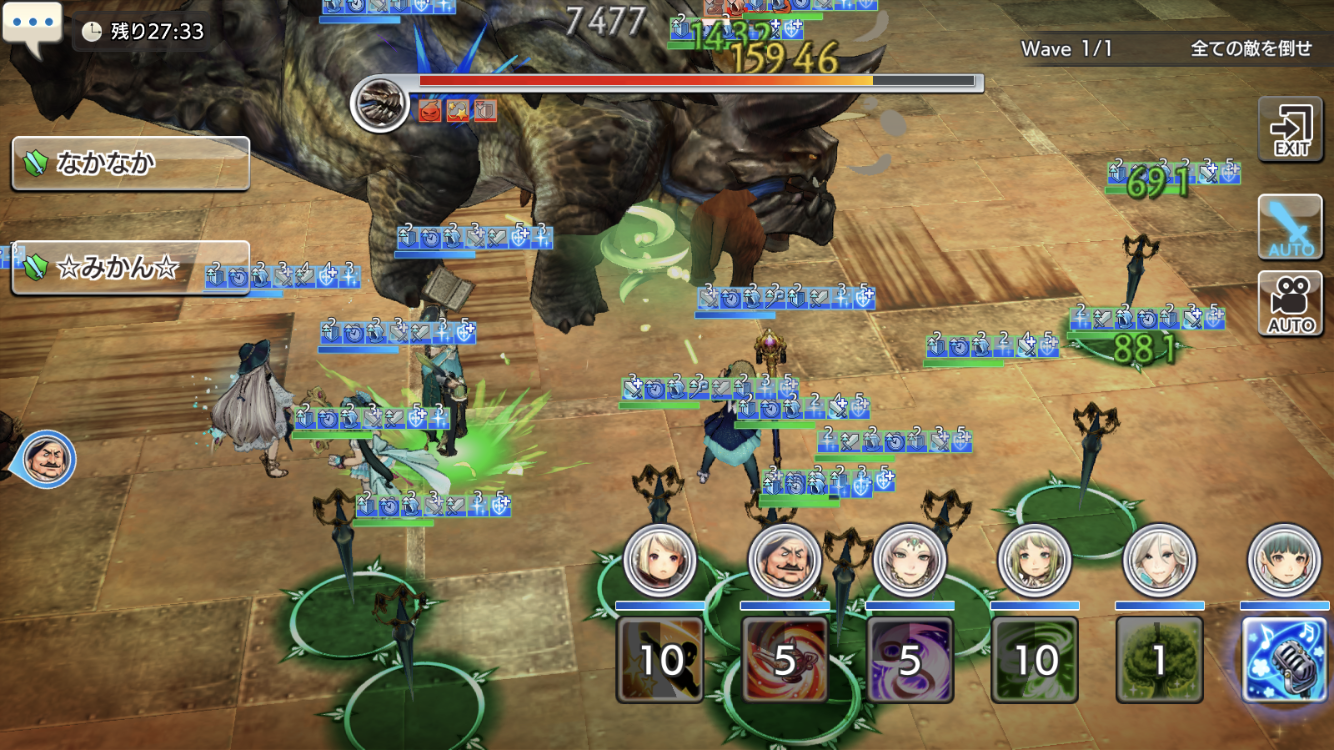
Task: Pick the green-haired girl portrait
Action: pos(1035,560)
